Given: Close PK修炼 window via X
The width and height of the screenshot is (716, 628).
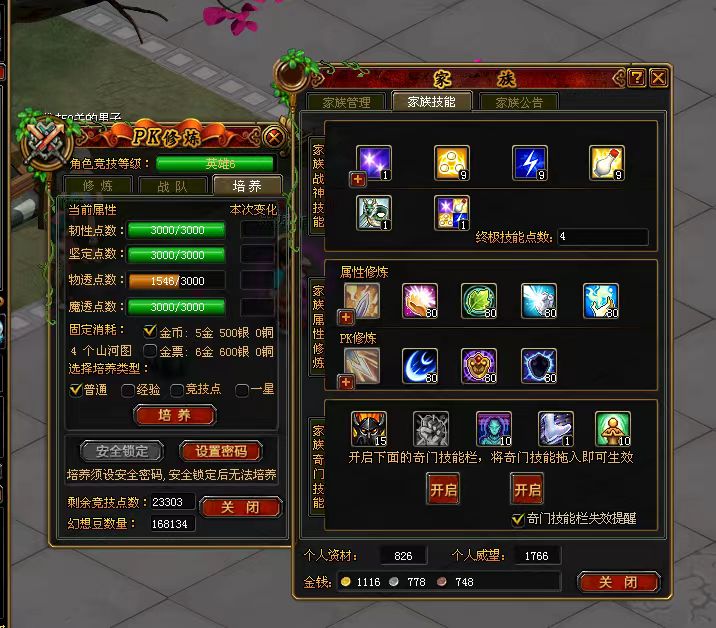Looking at the screenshot, I should pyautogui.click(x=273, y=136).
